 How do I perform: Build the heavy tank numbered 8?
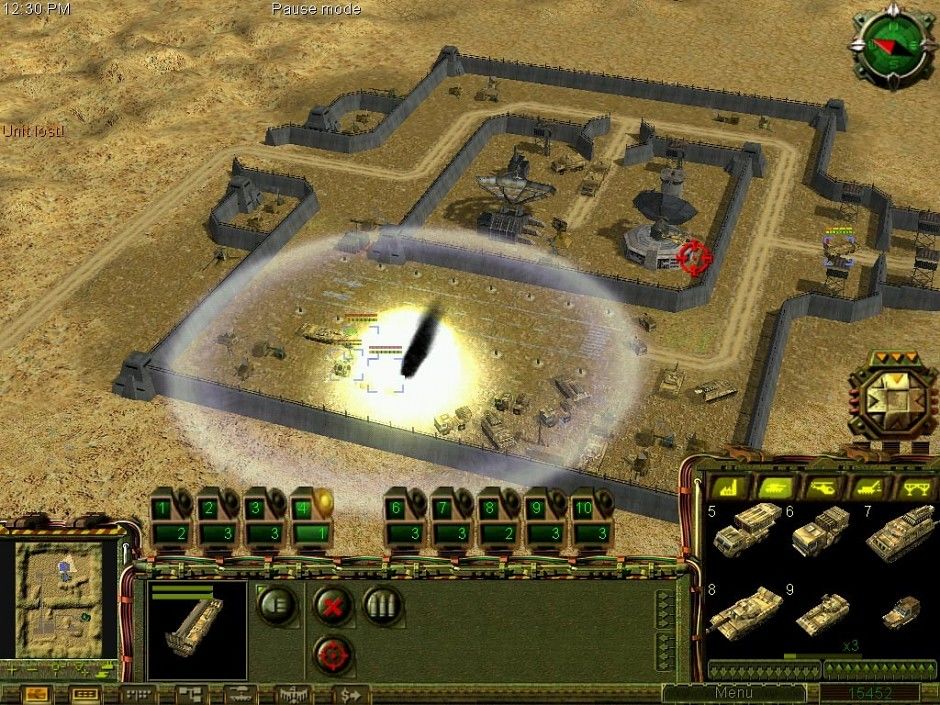coord(744,610)
